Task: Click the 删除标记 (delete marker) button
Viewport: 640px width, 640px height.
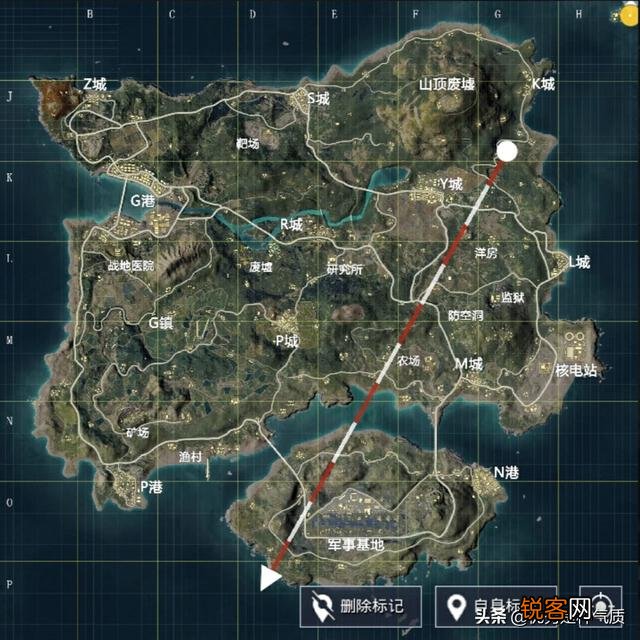Action: point(361,605)
